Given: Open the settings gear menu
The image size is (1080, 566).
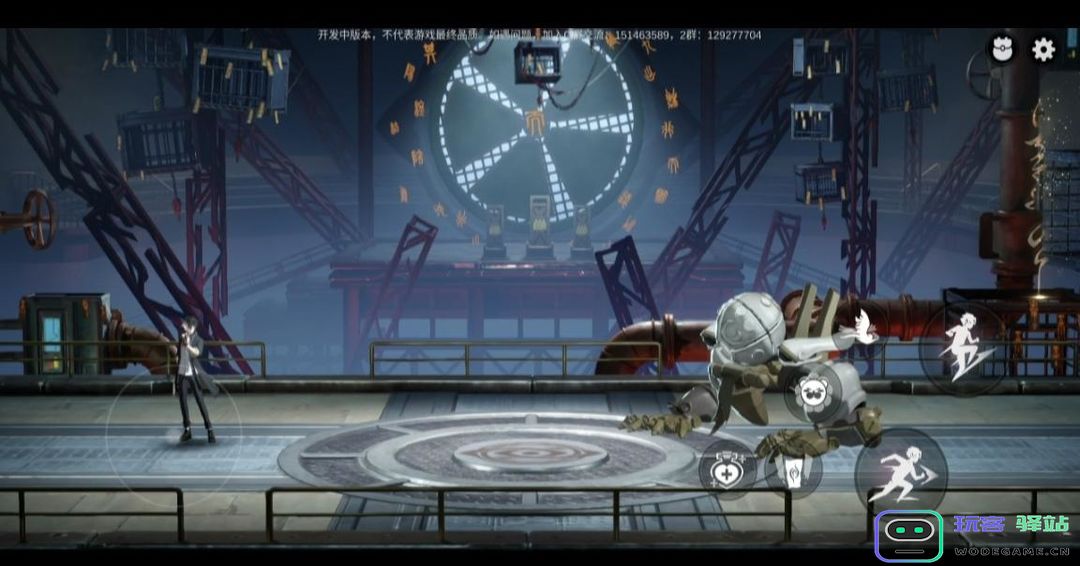Looking at the screenshot, I should (1043, 50).
